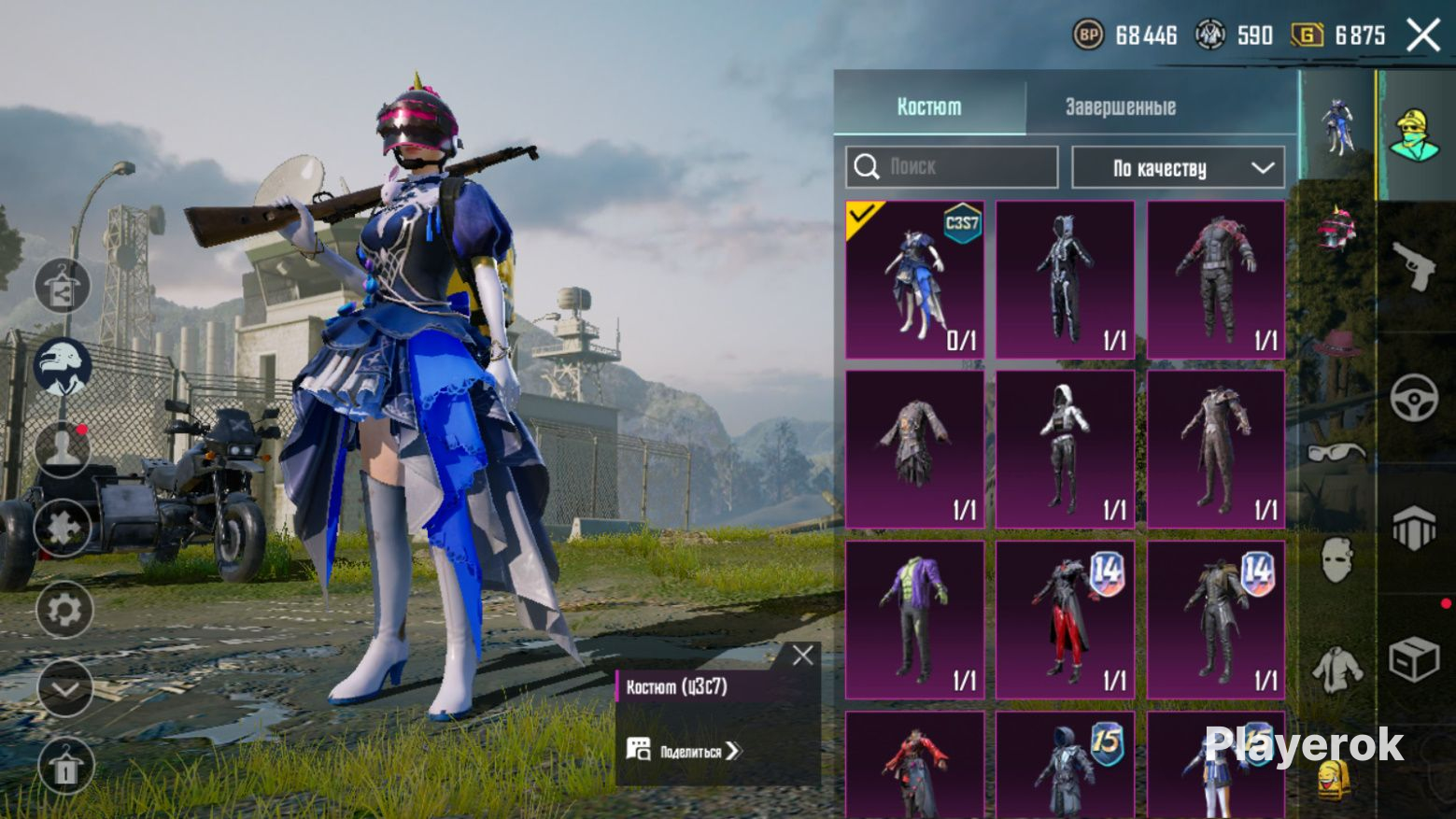This screenshot has width=1456, height=819.
Task: Open the box crate category
Action: (1414, 658)
